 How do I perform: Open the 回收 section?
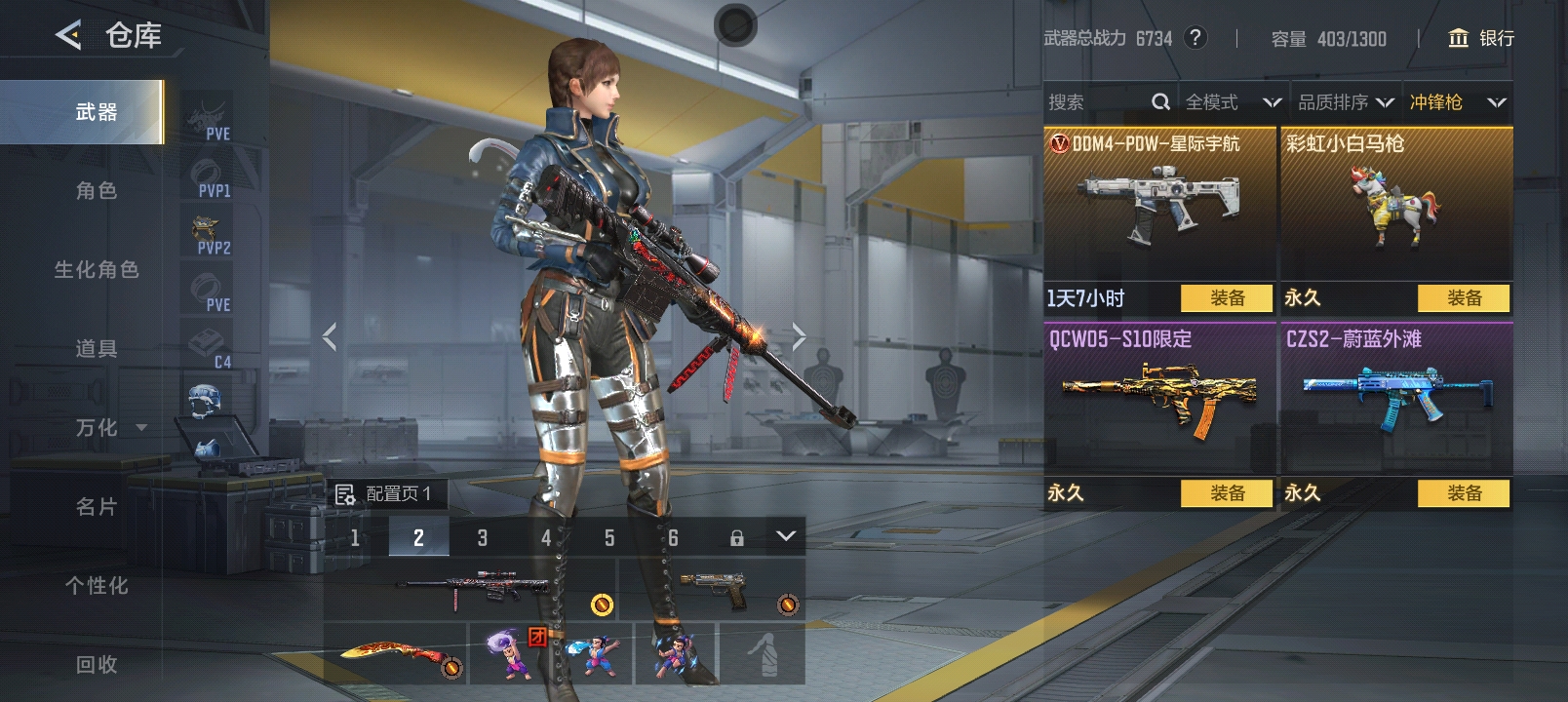(97, 665)
